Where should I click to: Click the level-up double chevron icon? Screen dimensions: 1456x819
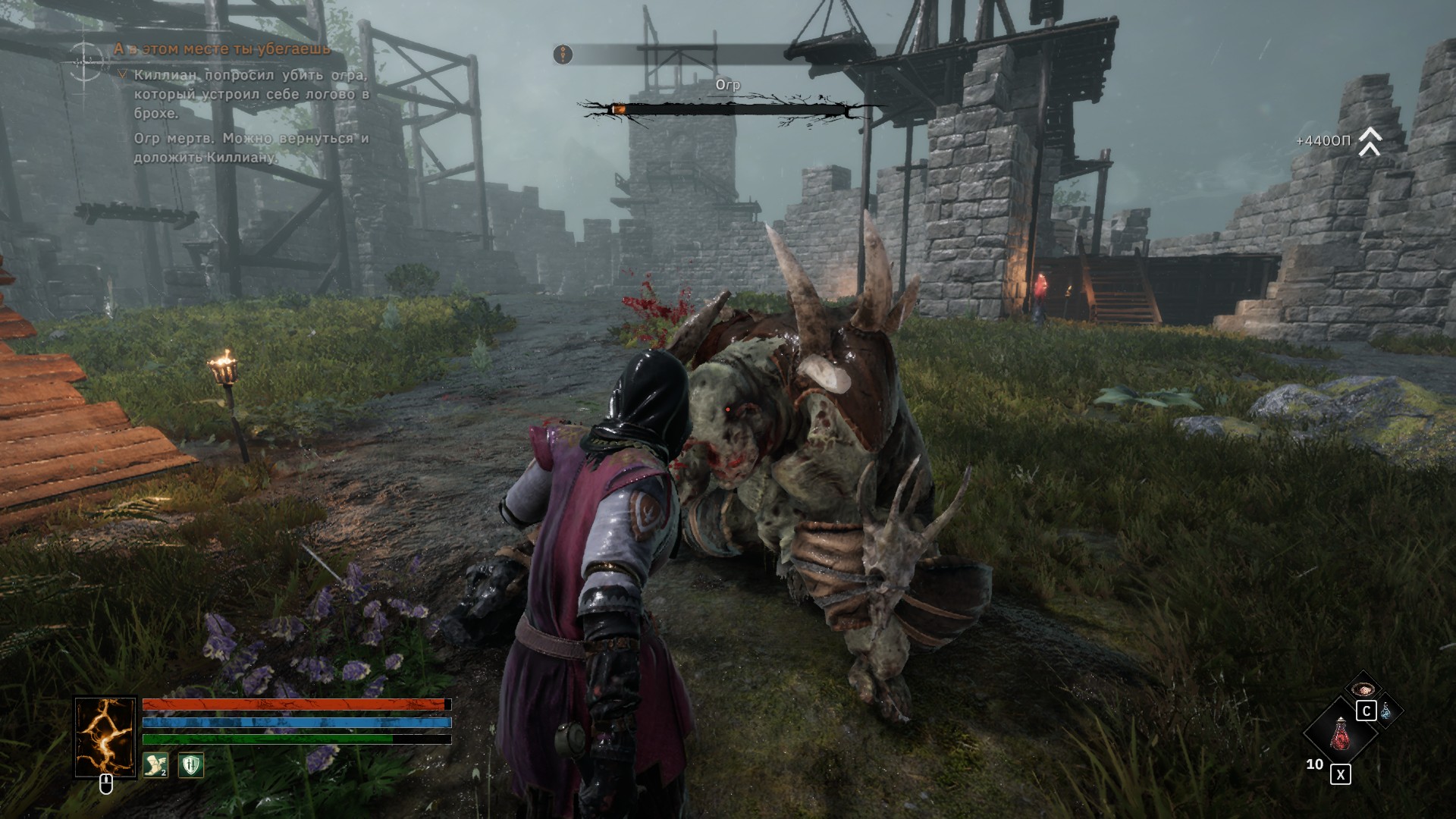[x=1369, y=142]
